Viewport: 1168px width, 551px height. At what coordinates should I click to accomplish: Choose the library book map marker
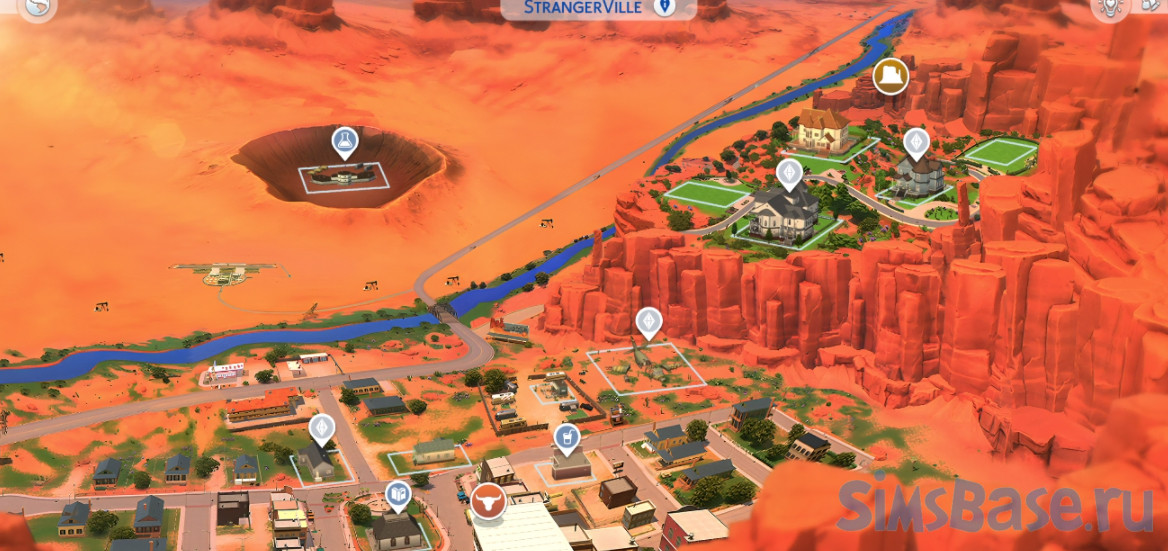pyautogui.click(x=398, y=494)
